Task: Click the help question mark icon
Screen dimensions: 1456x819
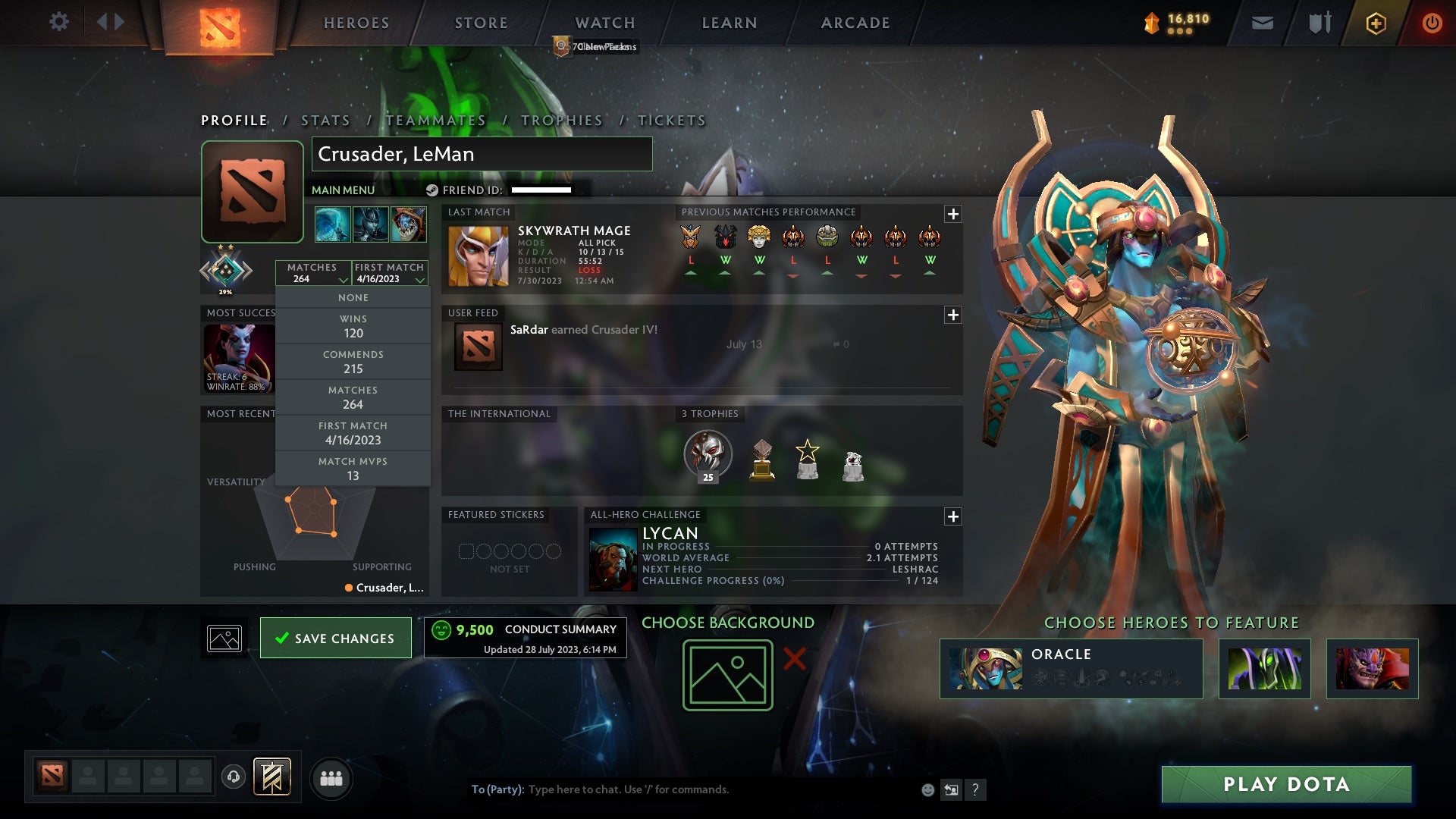Action: (975, 789)
